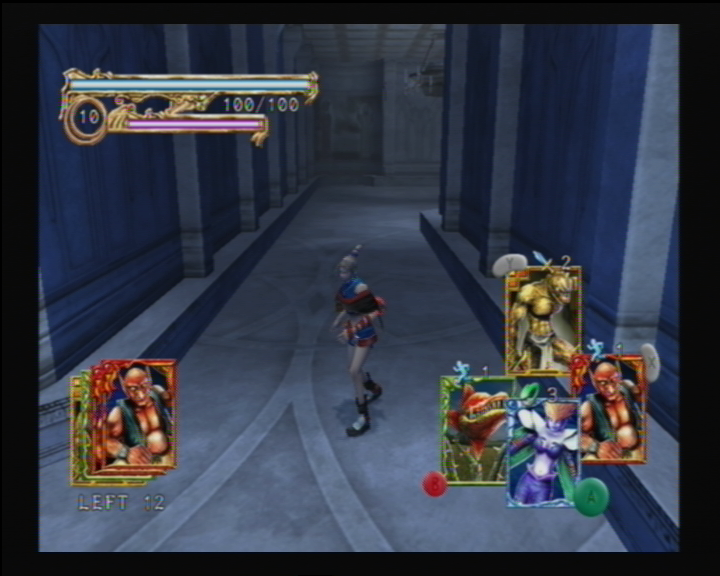Pick the blue winged sorceress card
Screen dimensions: 720x576
(x=544, y=452)
